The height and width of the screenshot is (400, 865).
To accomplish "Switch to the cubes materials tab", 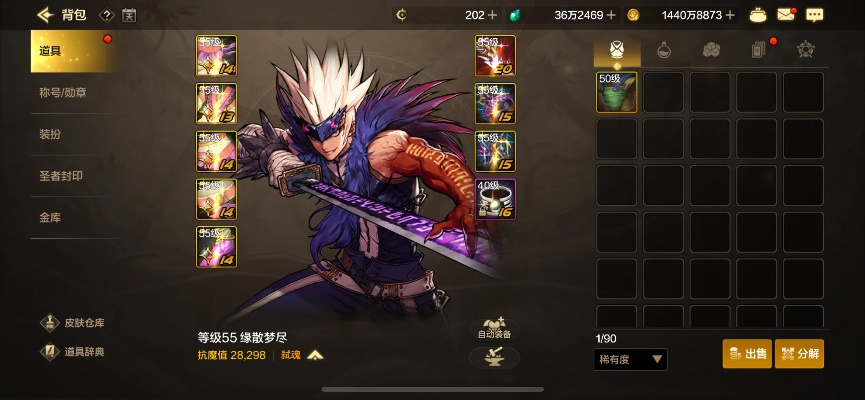I will coord(710,50).
